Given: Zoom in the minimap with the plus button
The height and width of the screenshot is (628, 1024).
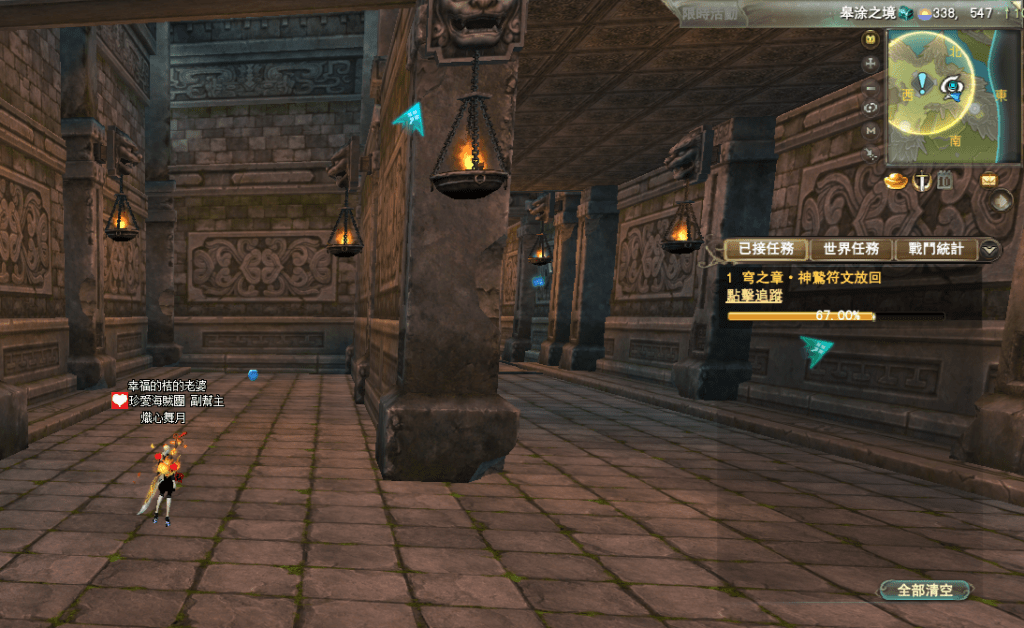Looking at the screenshot, I should (870, 62).
